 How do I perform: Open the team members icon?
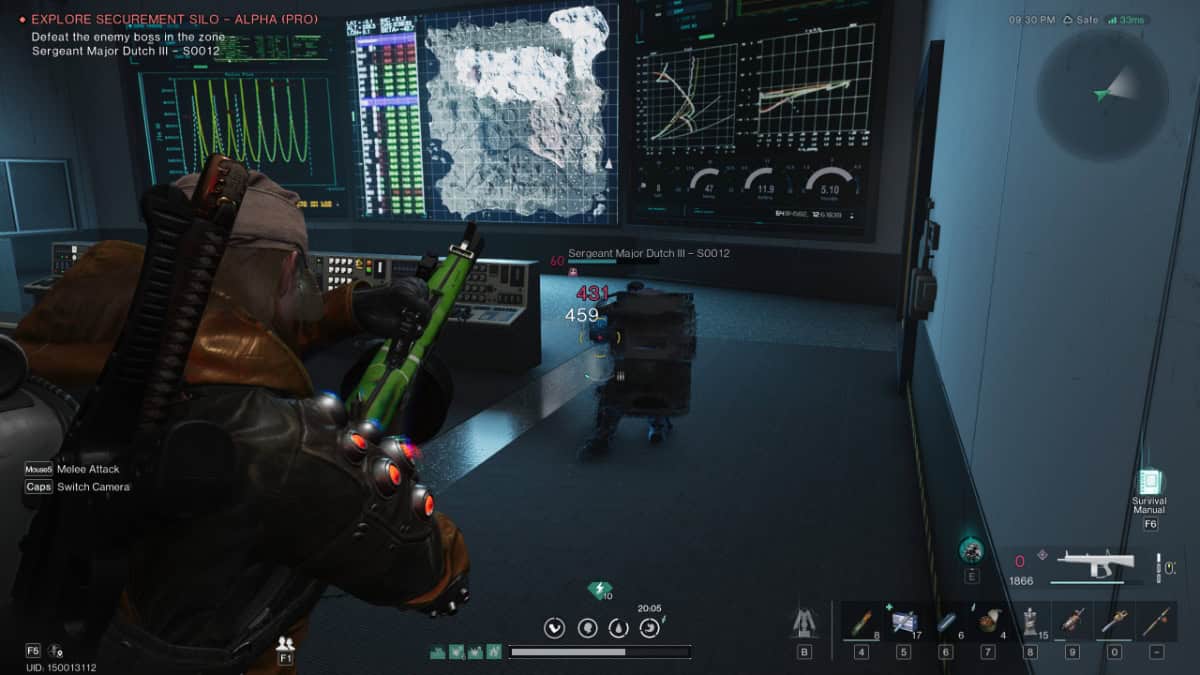point(286,644)
